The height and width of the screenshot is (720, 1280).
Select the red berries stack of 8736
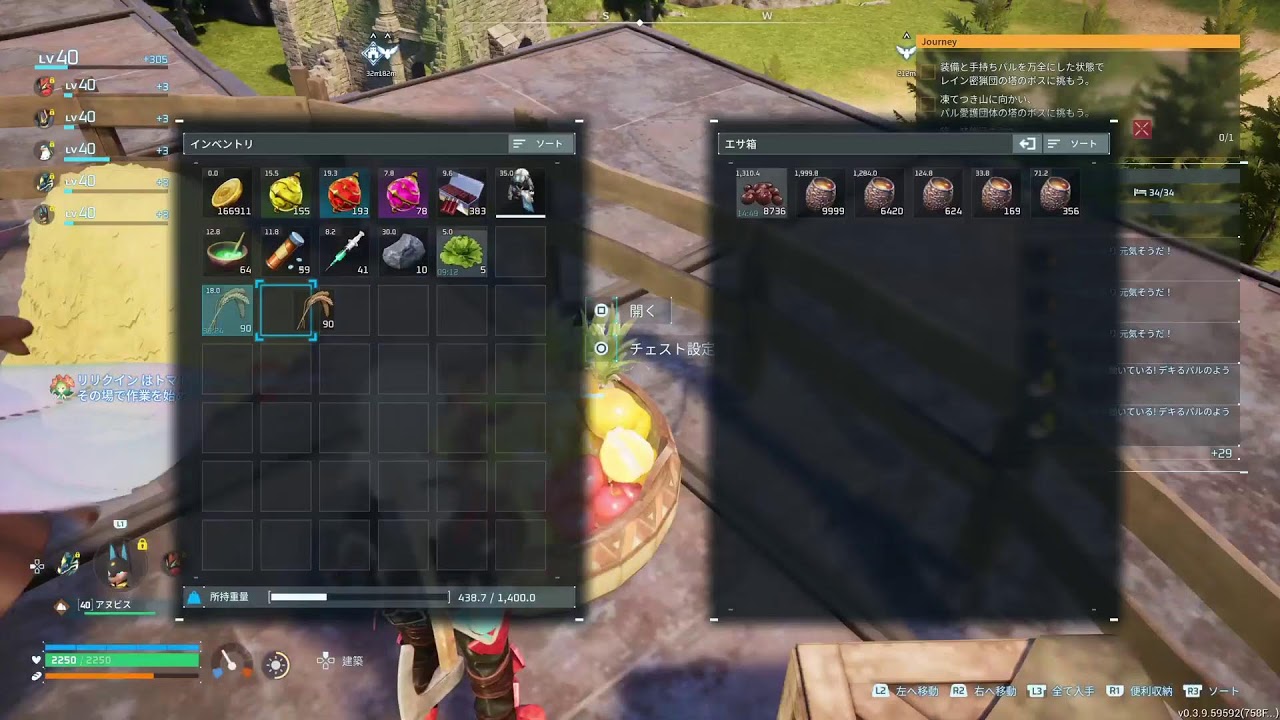tap(762, 192)
